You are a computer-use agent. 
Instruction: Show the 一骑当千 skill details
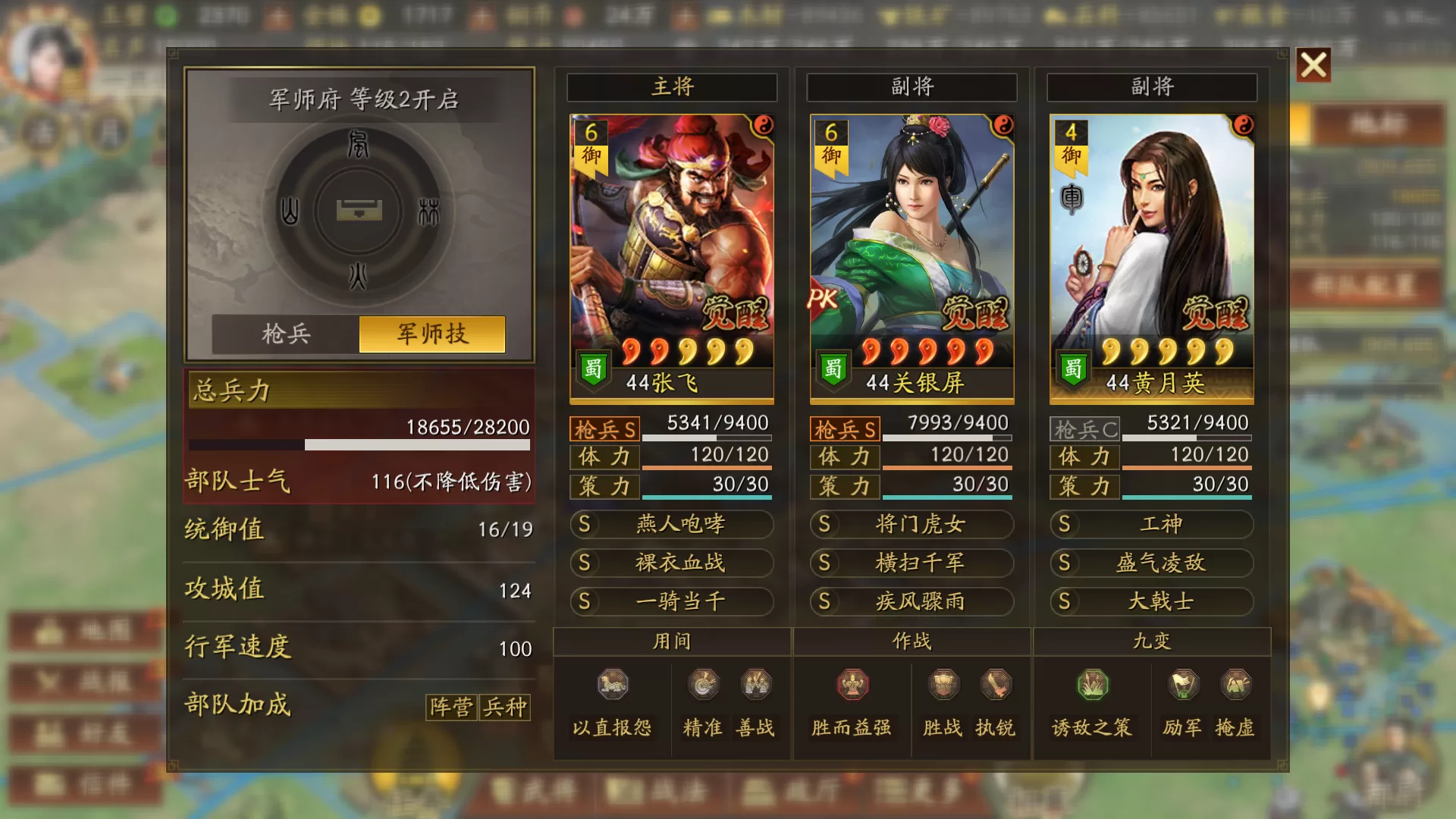tap(672, 601)
